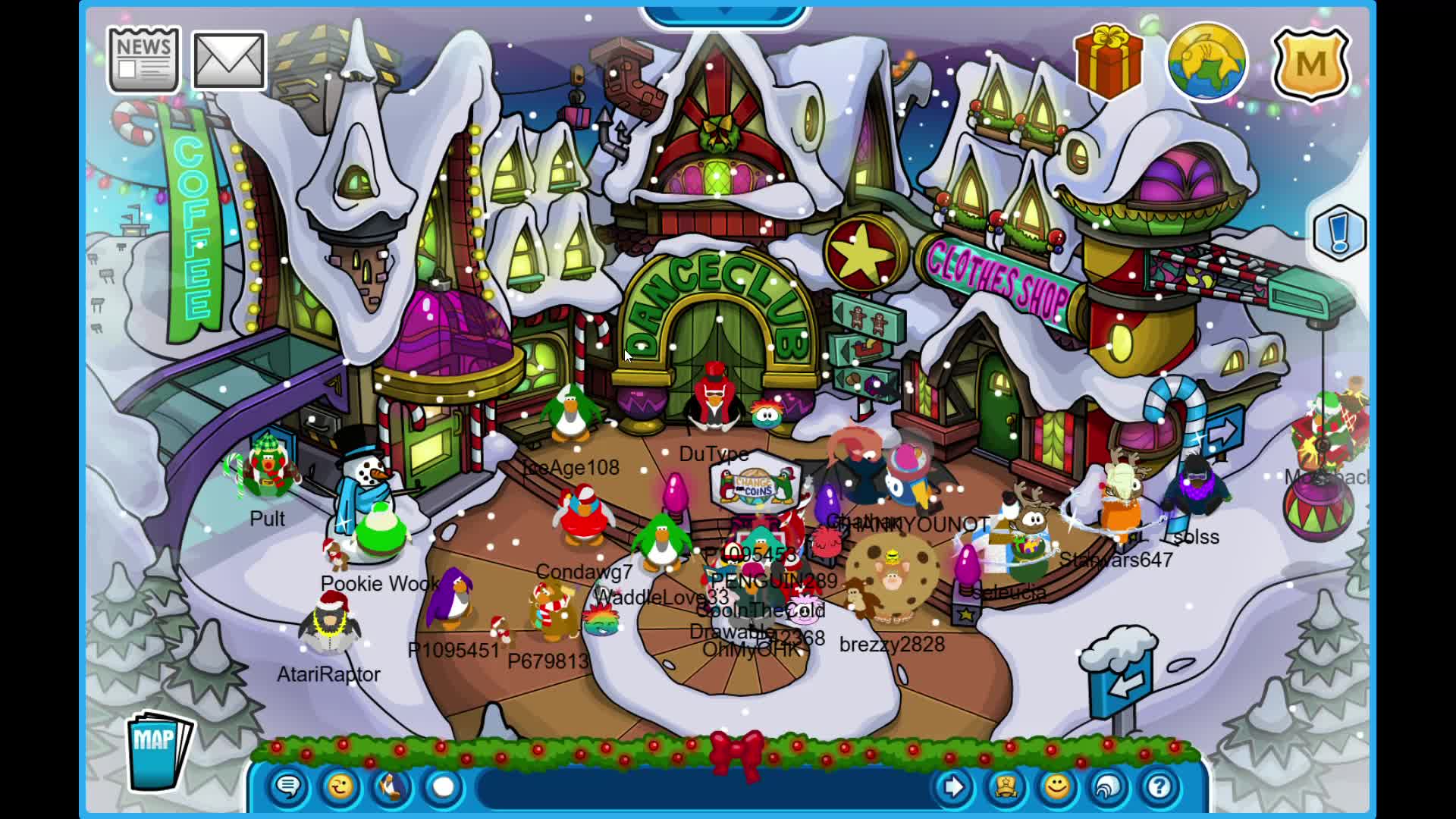
Task: Click the send message arrow button
Action: 953,787
